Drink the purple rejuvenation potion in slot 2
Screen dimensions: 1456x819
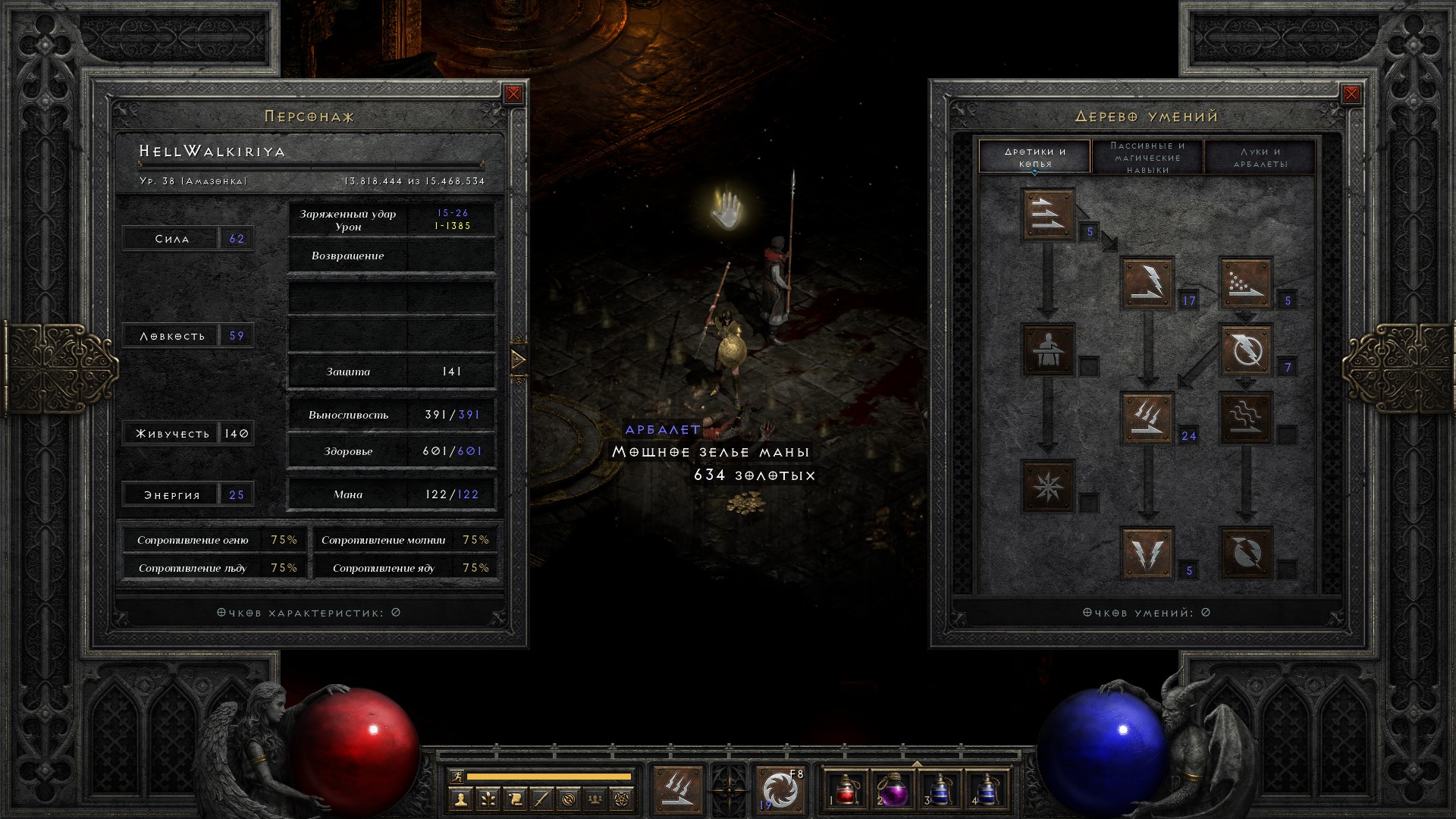click(x=893, y=789)
